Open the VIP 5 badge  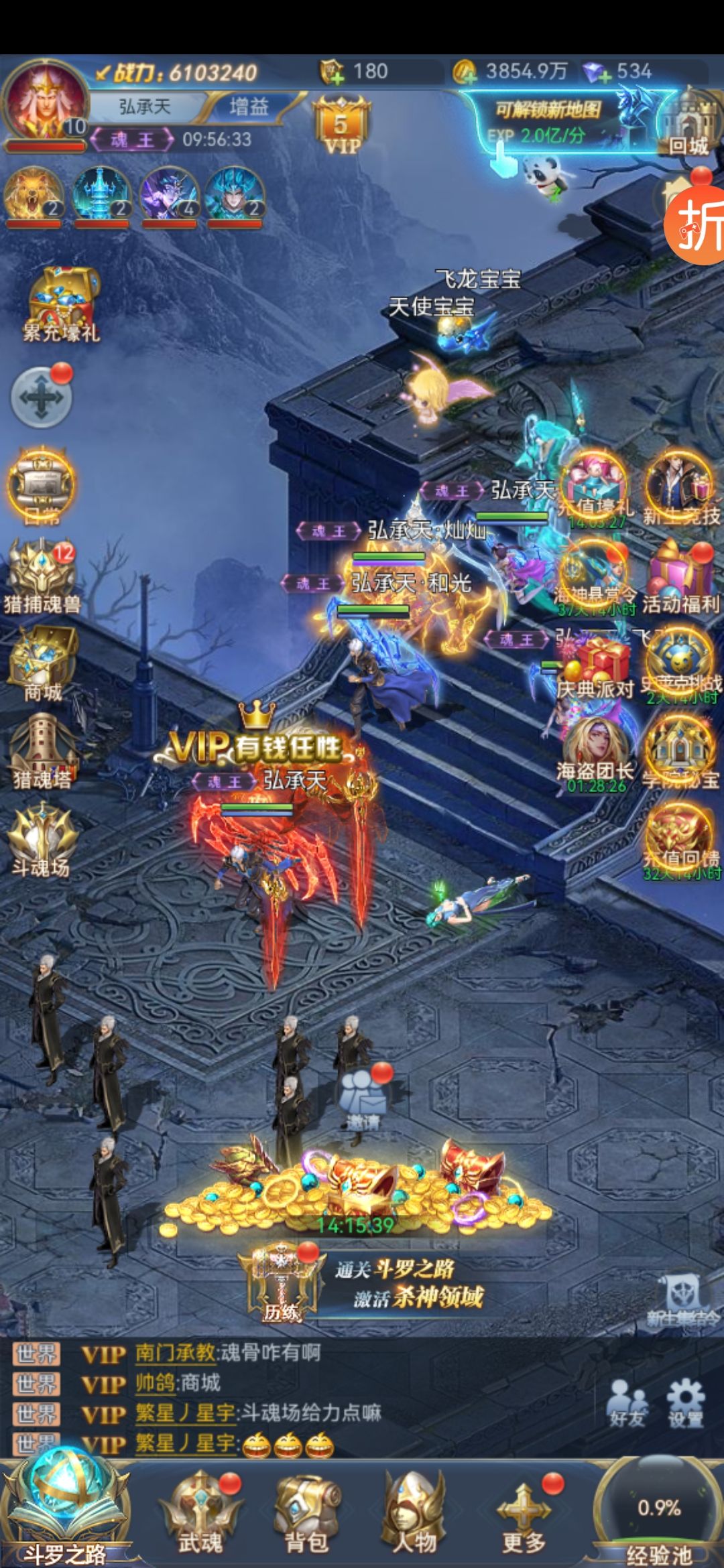click(341, 127)
